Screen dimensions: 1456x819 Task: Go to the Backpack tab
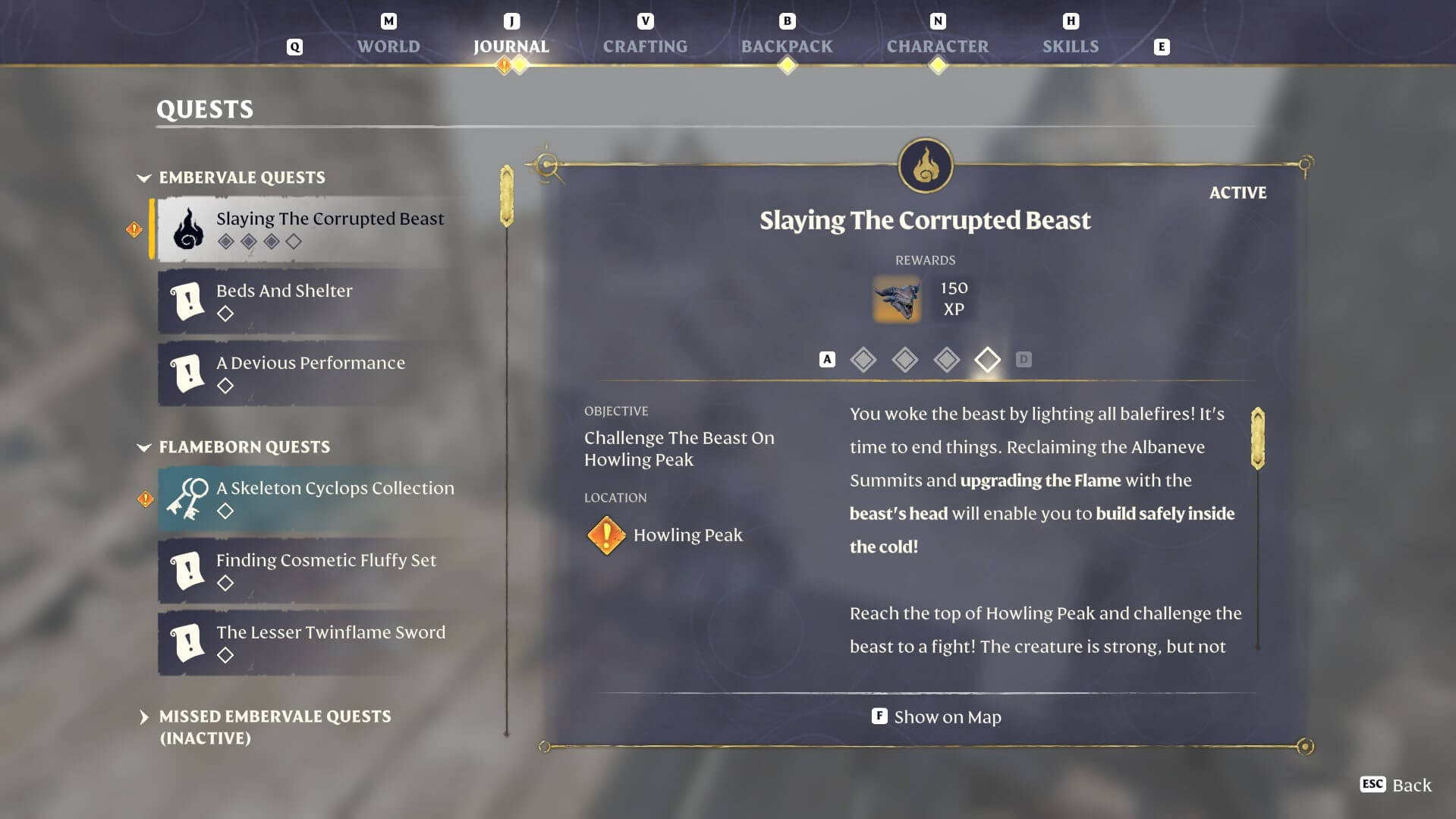(x=787, y=46)
